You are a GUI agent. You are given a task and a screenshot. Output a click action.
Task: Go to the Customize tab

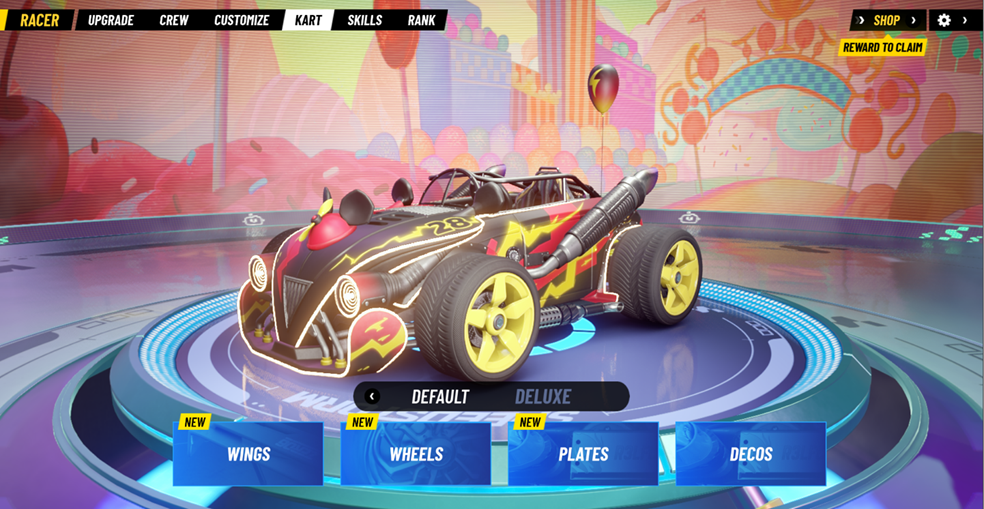coord(241,20)
